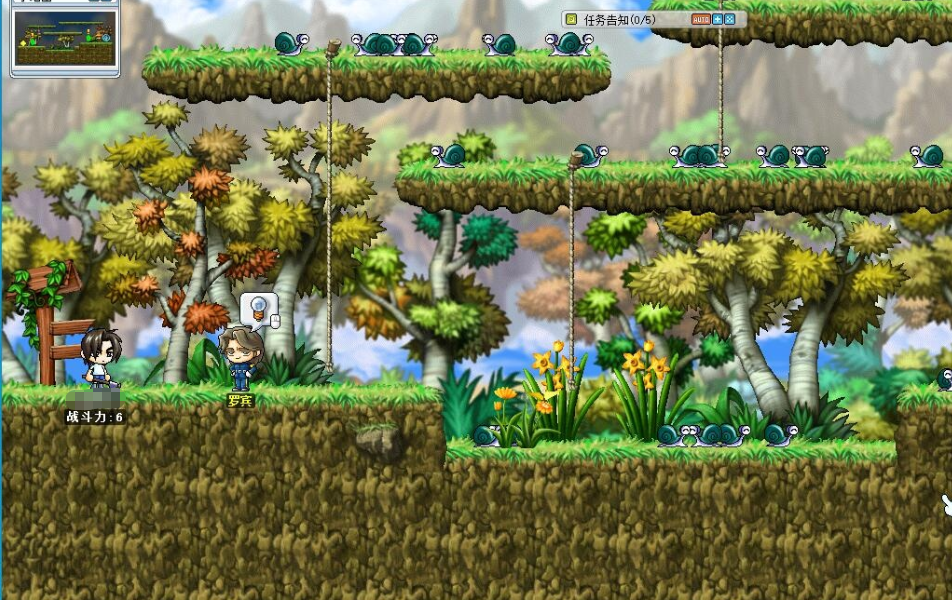The height and width of the screenshot is (600, 952).
Task: Click the blue four-dot button on quest tracker
Action: [x=730, y=19]
